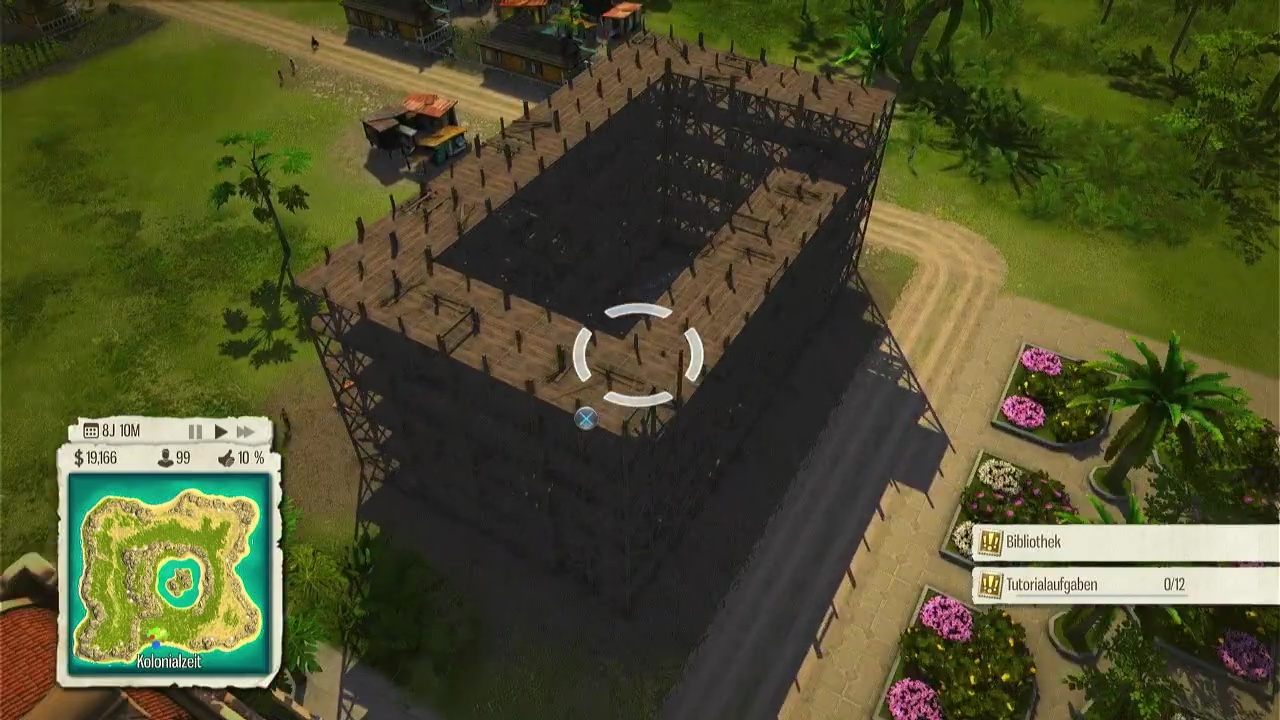Viewport: 1280px width, 720px height.
Task: Open the treasury dollar balance
Action: click(x=96, y=458)
